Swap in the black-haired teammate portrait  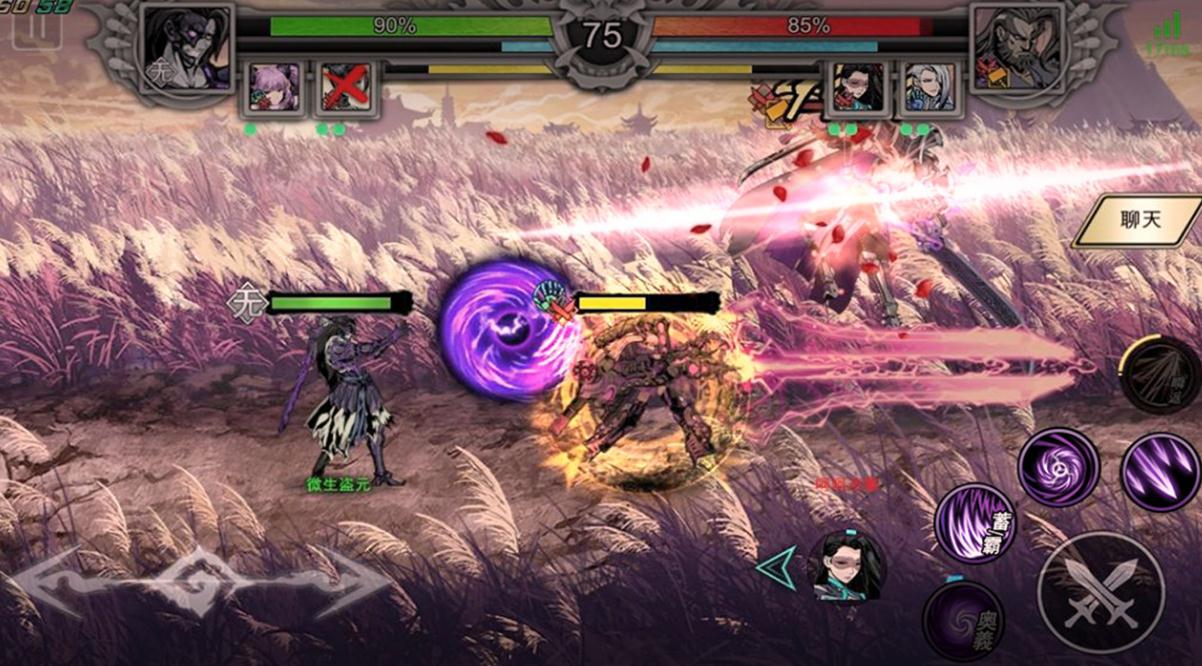tap(846, 566)
